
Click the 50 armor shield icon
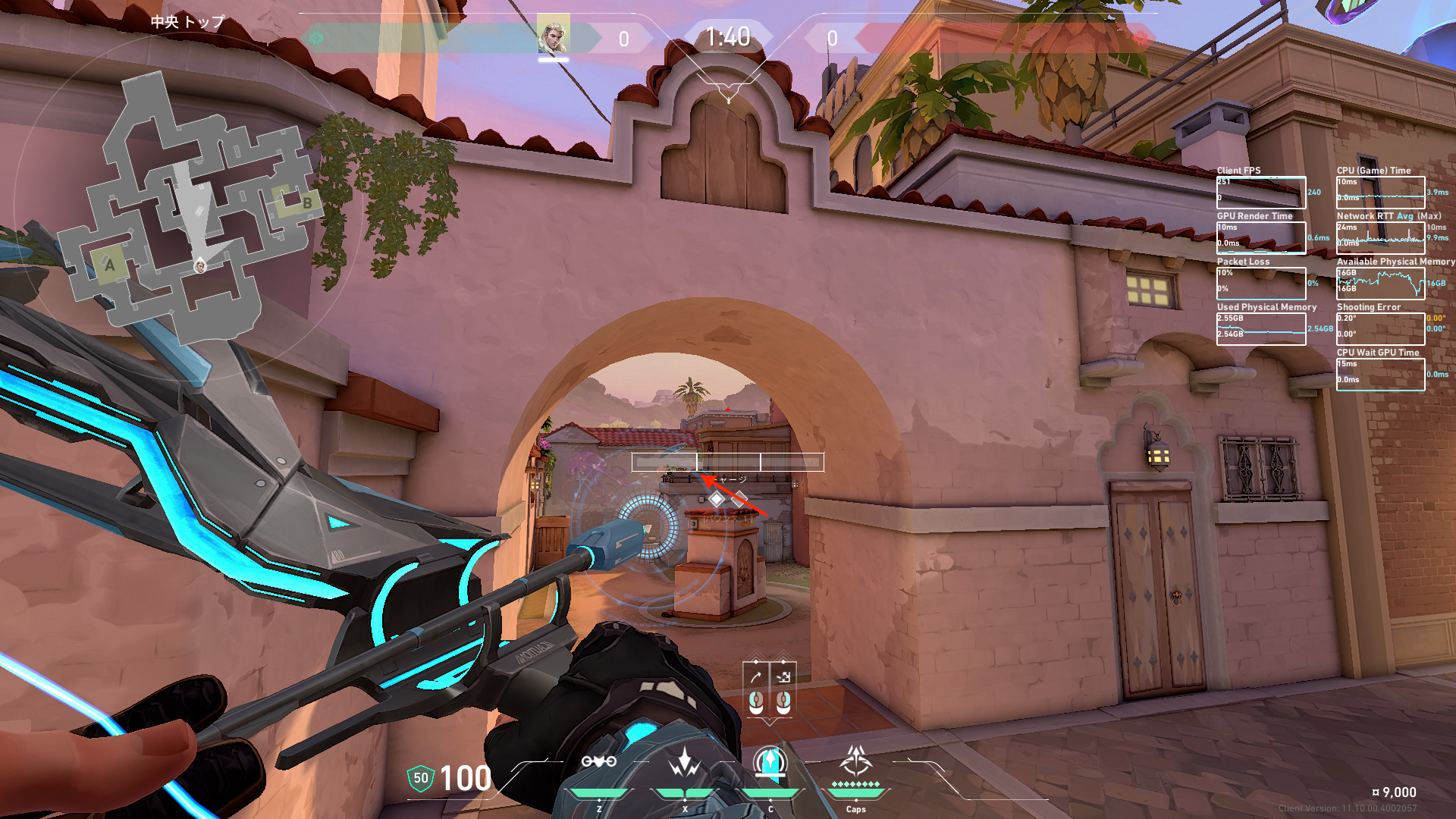click(420, 778)
